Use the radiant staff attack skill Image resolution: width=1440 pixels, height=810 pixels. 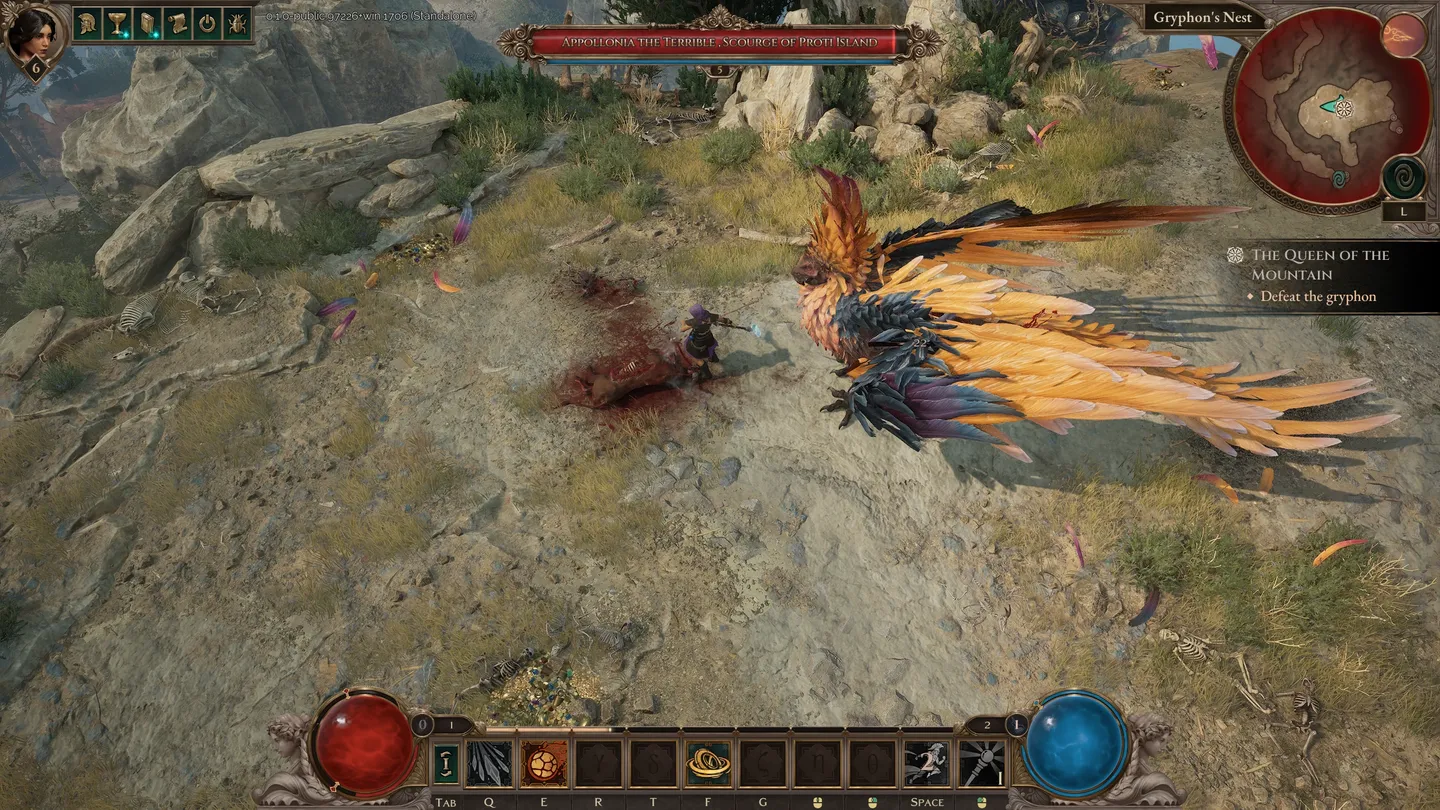coord(982,764)
